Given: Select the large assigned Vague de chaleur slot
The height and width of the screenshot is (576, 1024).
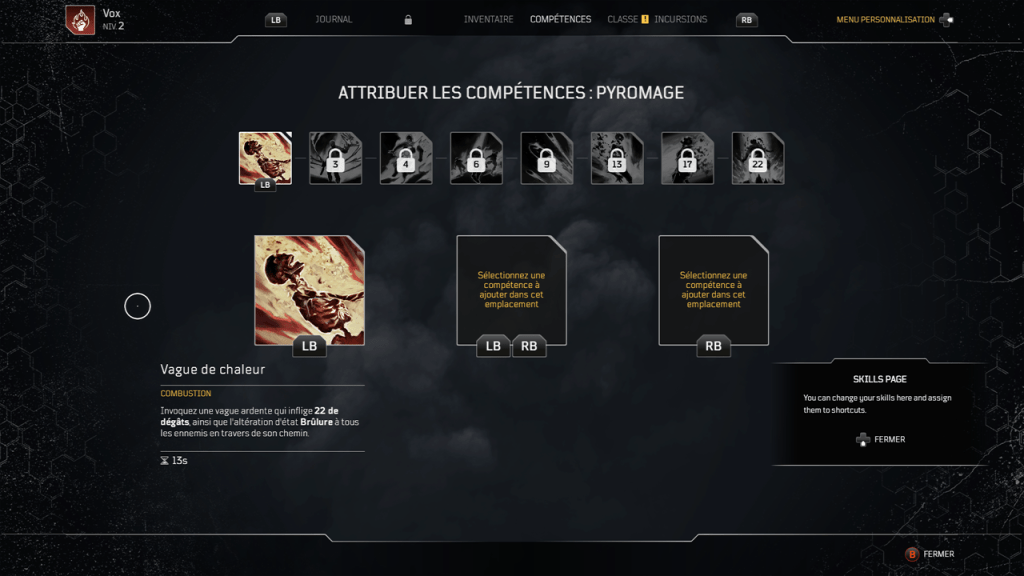Looking at the screenshot, I should click(x=309, y=290).
